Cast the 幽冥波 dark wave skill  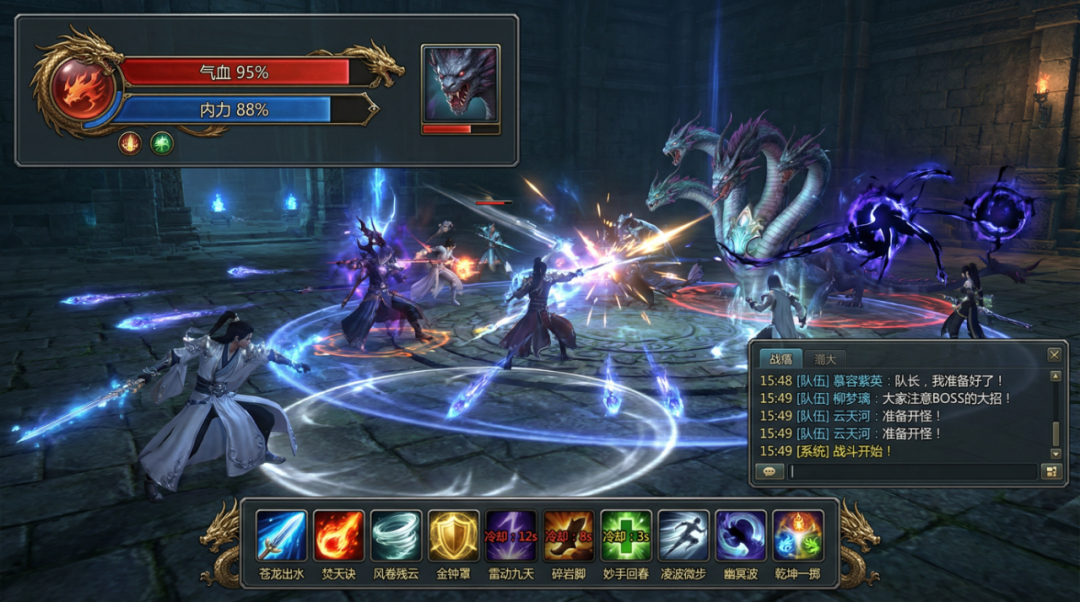coord(741,535)
